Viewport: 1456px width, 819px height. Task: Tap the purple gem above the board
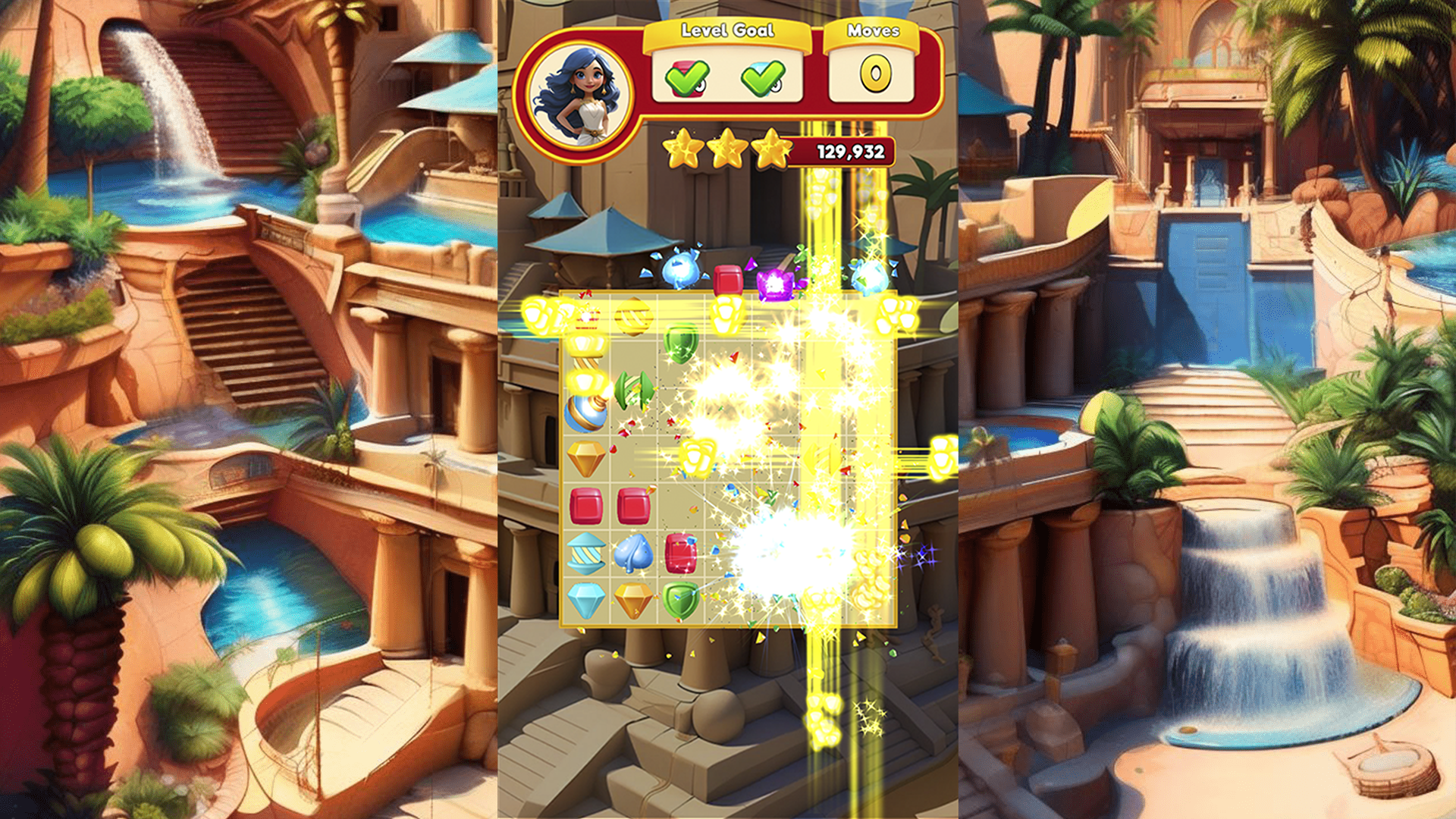776,284
